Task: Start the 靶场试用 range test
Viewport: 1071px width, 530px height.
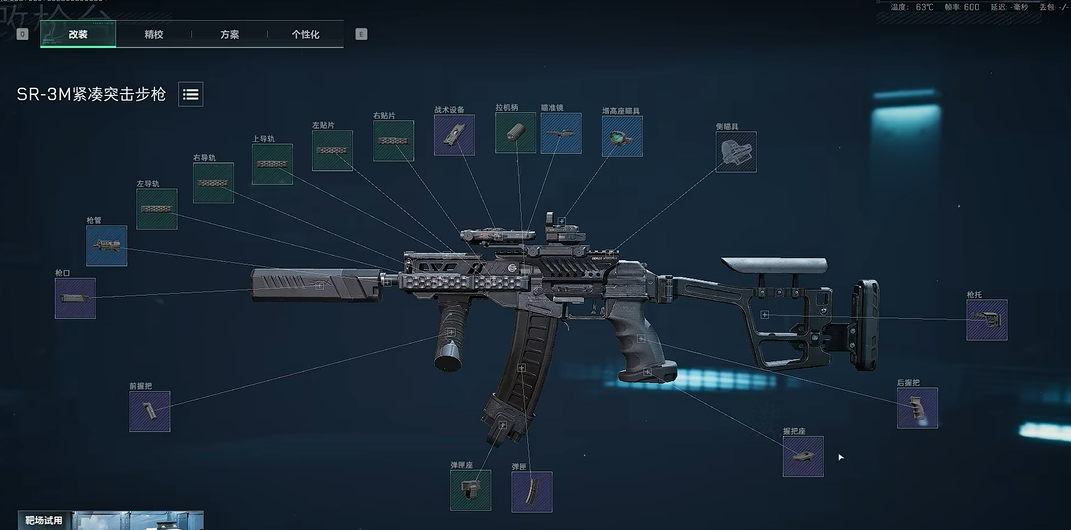Action: coord(44,520)
